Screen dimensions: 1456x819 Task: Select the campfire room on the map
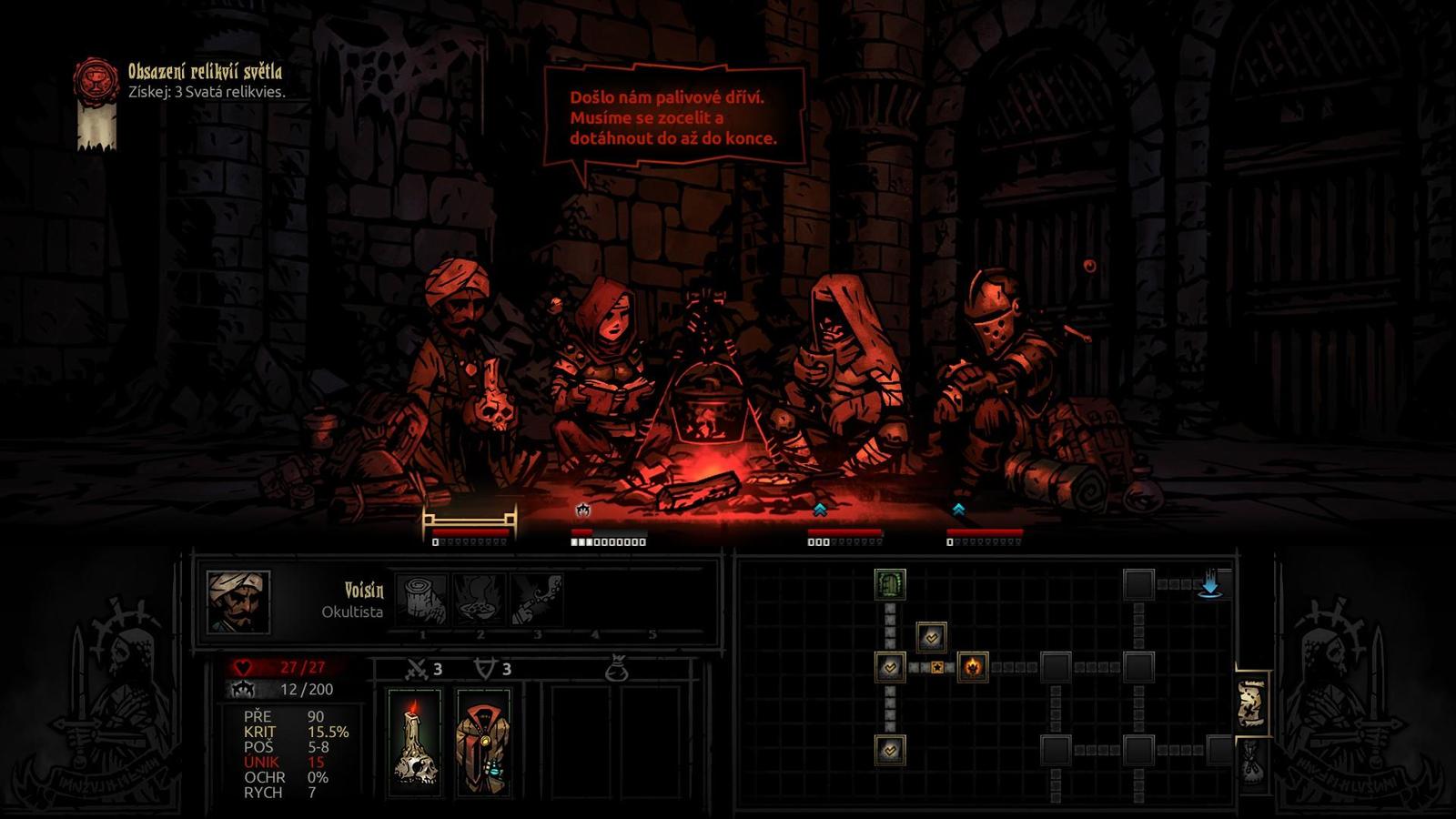click(x=973, y=667)
